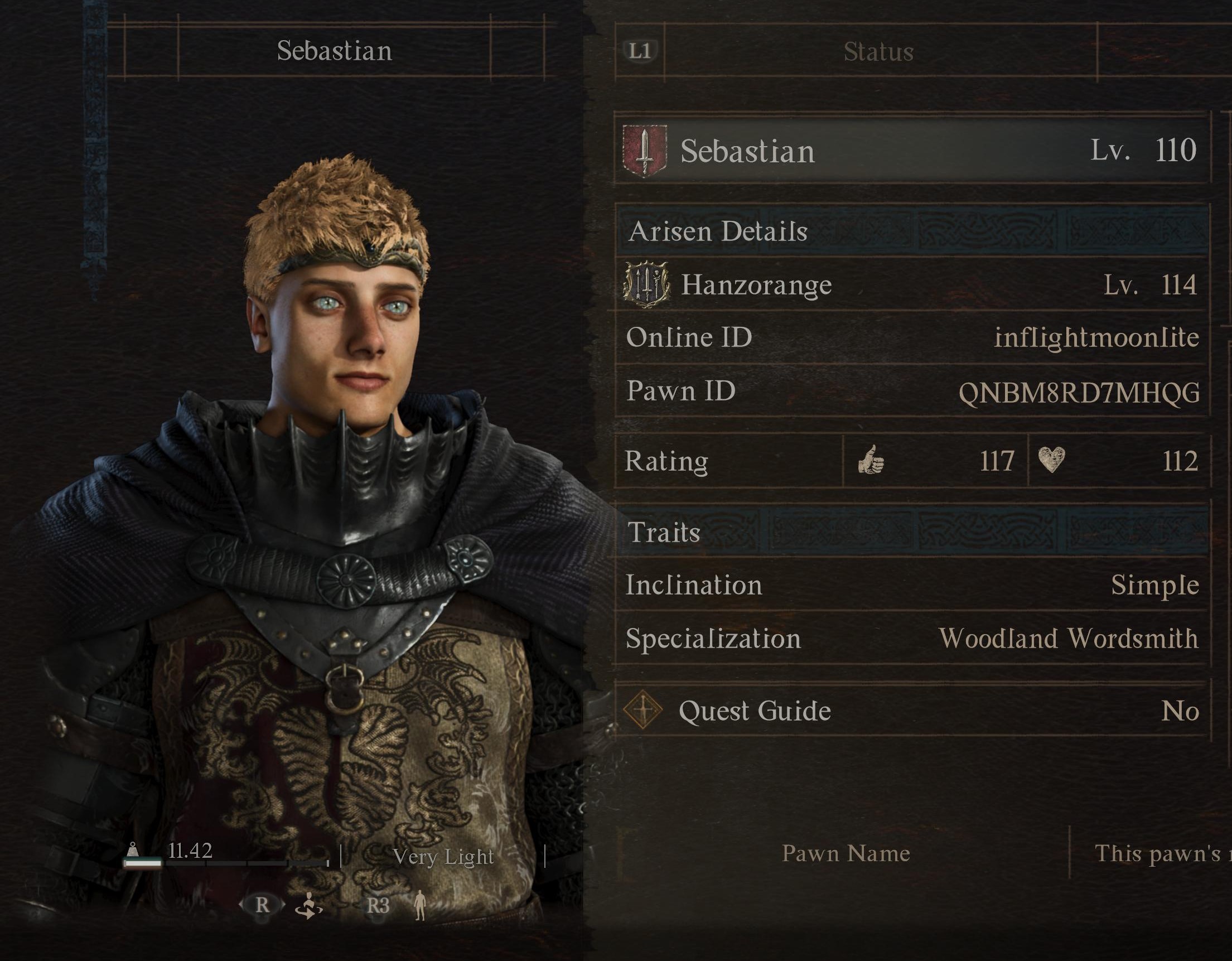Screen dimensions: 1232x961
Task: Select the Pawn ID row
Action: pos(911,392)
